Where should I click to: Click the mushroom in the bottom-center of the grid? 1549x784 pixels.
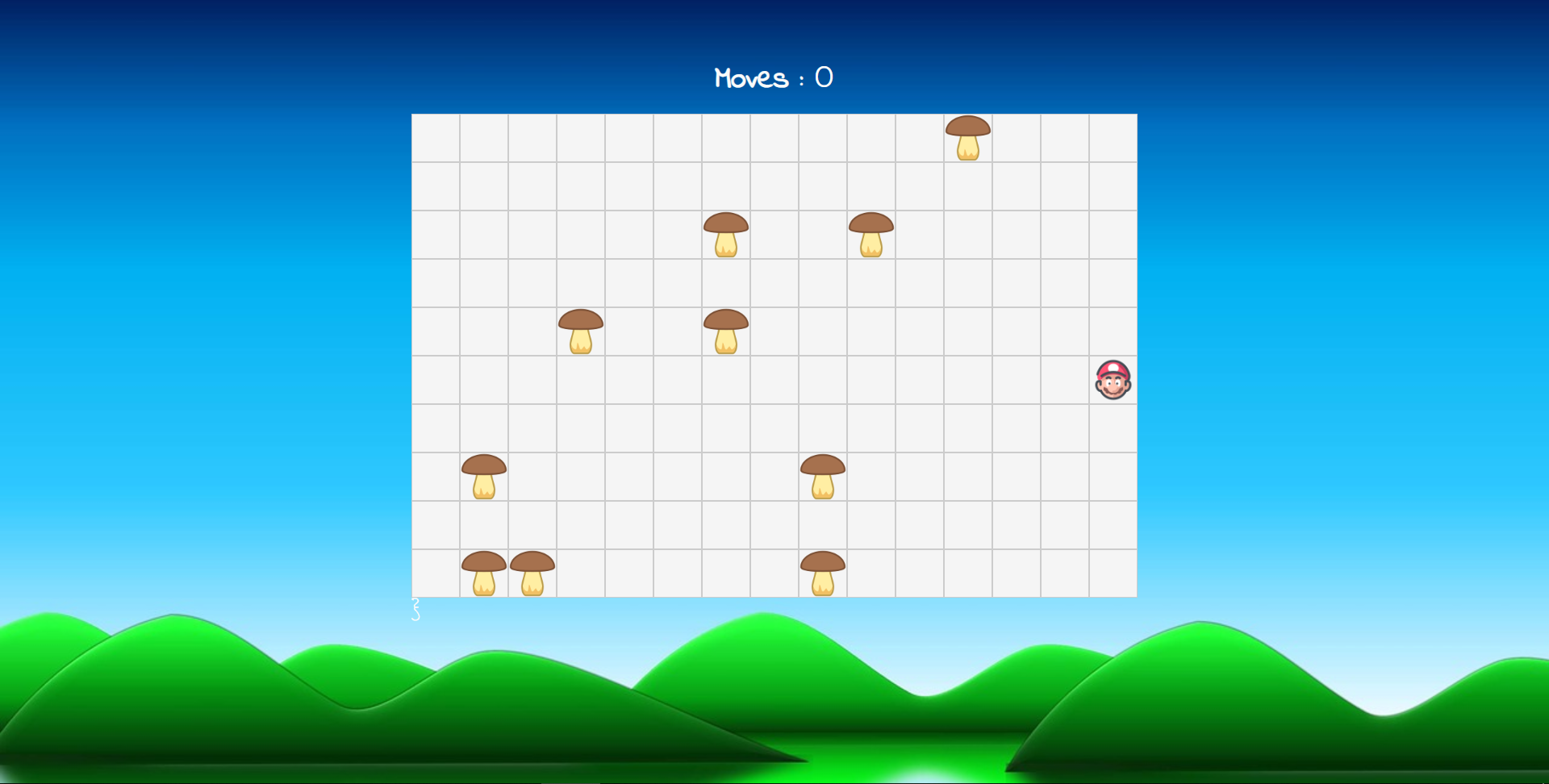click(x=823, y=573)
